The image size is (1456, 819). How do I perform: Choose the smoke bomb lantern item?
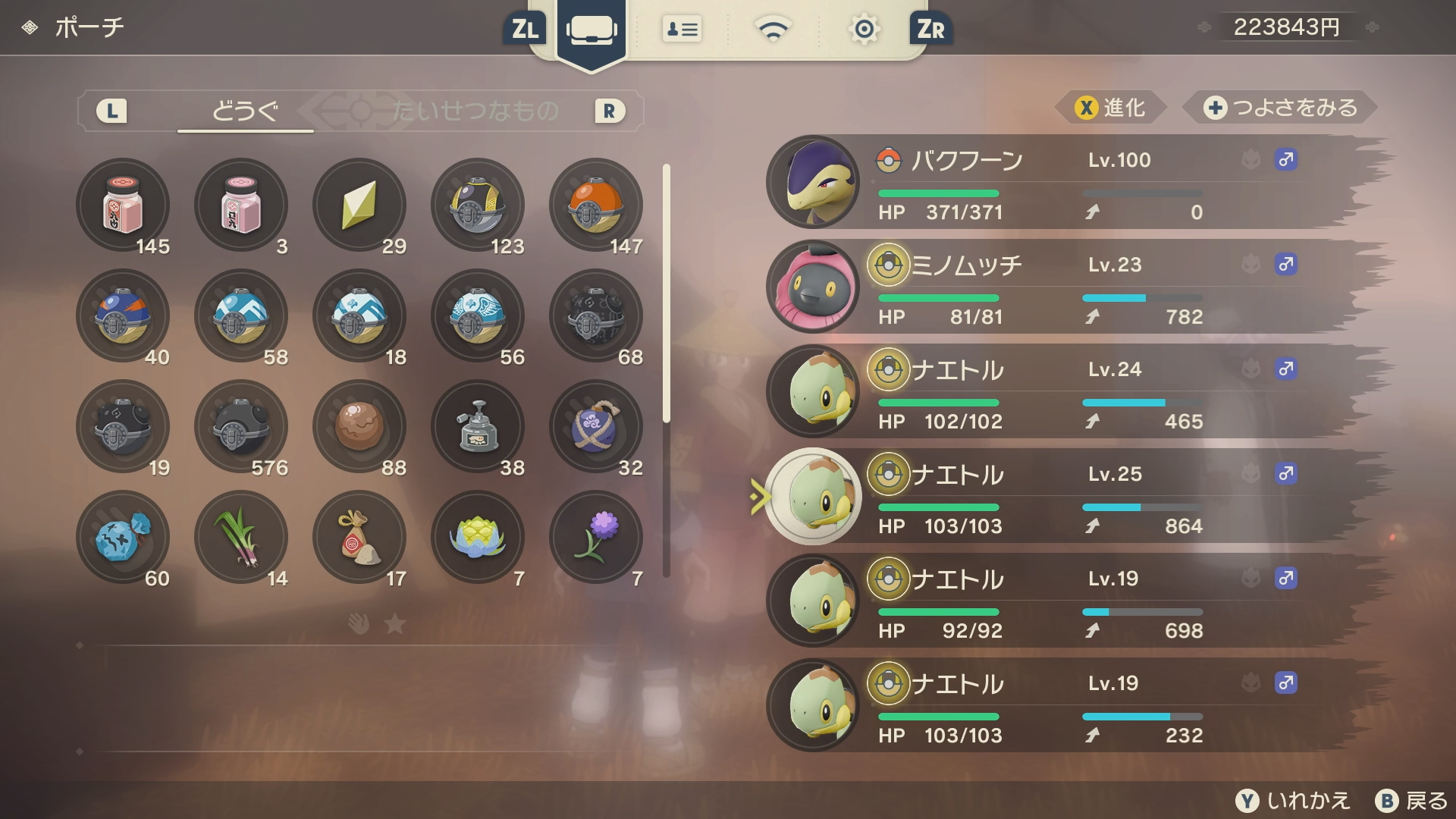[478, 426]
